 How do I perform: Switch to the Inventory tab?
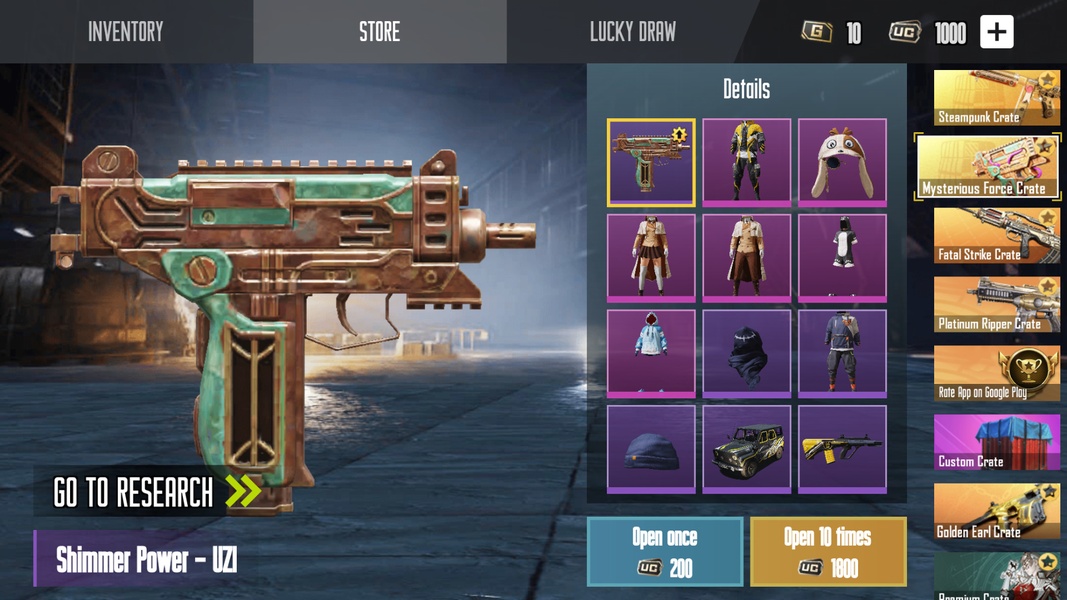(125, 32)
